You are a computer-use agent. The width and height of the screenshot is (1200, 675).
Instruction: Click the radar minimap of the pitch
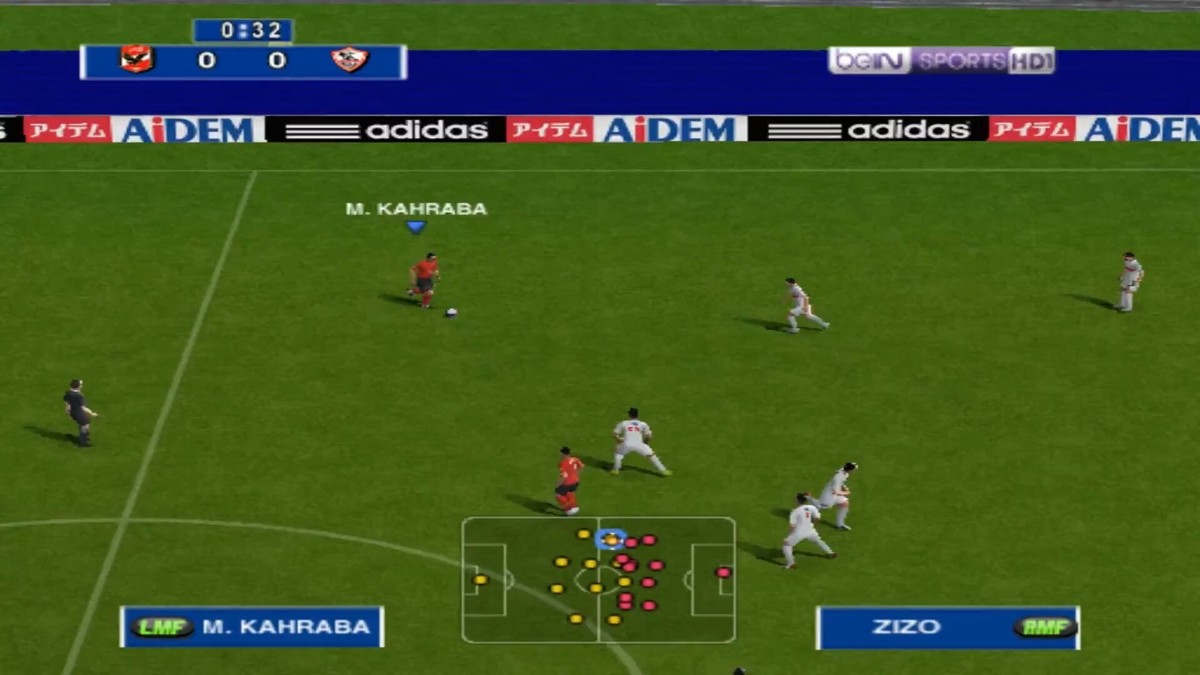click(x=598, y=580)
